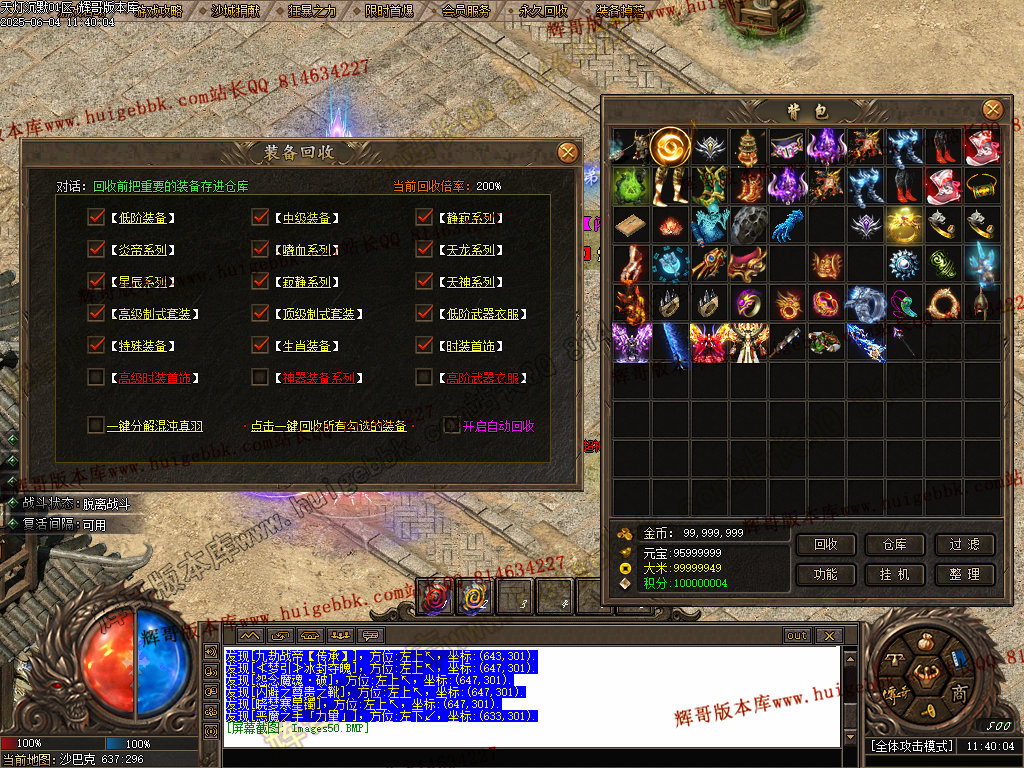Uncheck the 低阶装备 checkbox
Screen dimensions: 1024x768
[x=96, y=217]
